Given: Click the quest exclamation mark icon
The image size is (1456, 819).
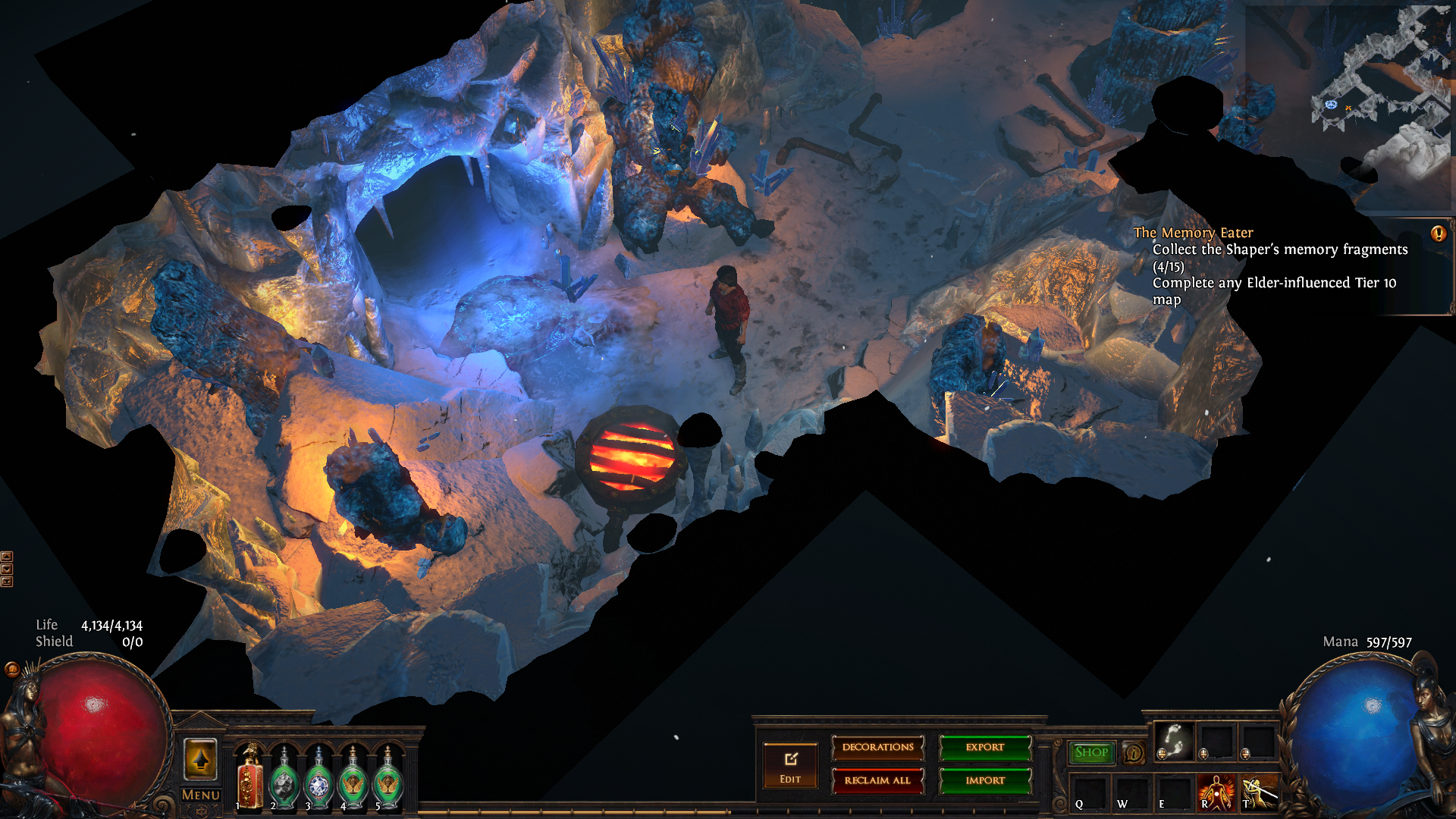Looking at the screenshot, I should pyautogui.click(x=1438, y=234).
